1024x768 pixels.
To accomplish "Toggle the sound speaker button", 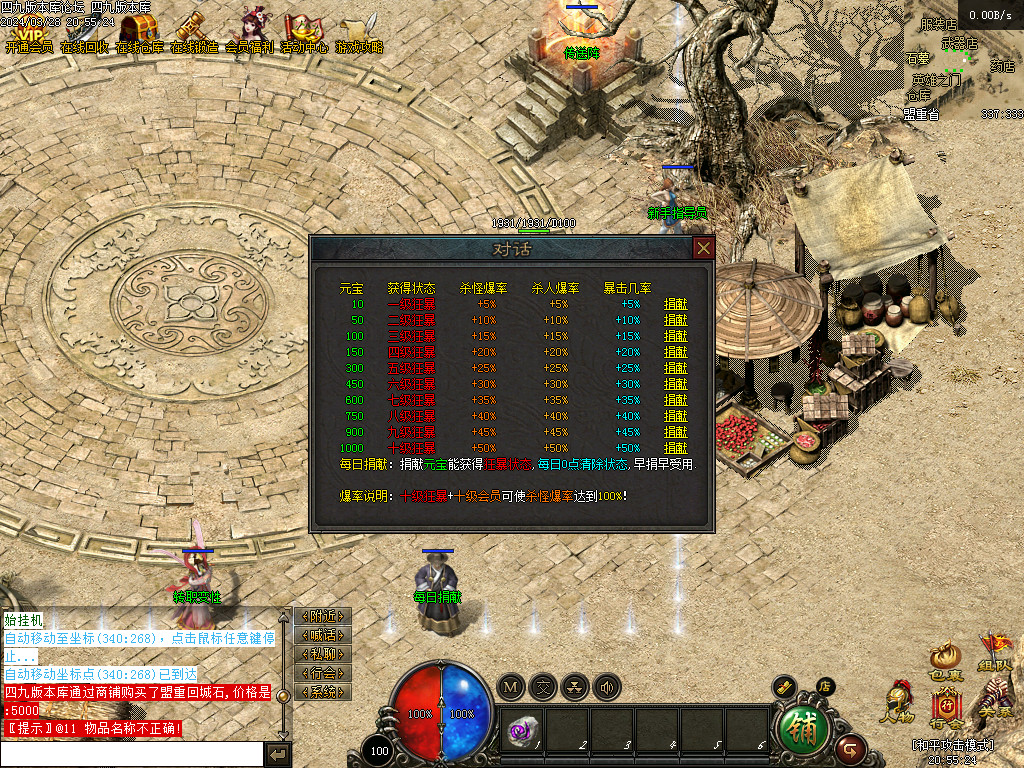I will point(605,687).
